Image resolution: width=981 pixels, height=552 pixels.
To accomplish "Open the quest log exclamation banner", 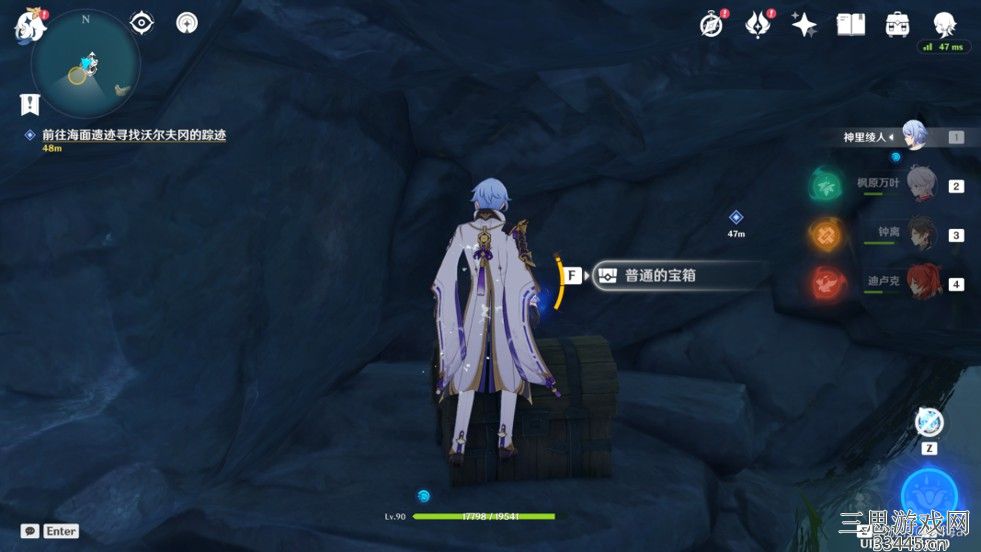I will click(30, 103).
